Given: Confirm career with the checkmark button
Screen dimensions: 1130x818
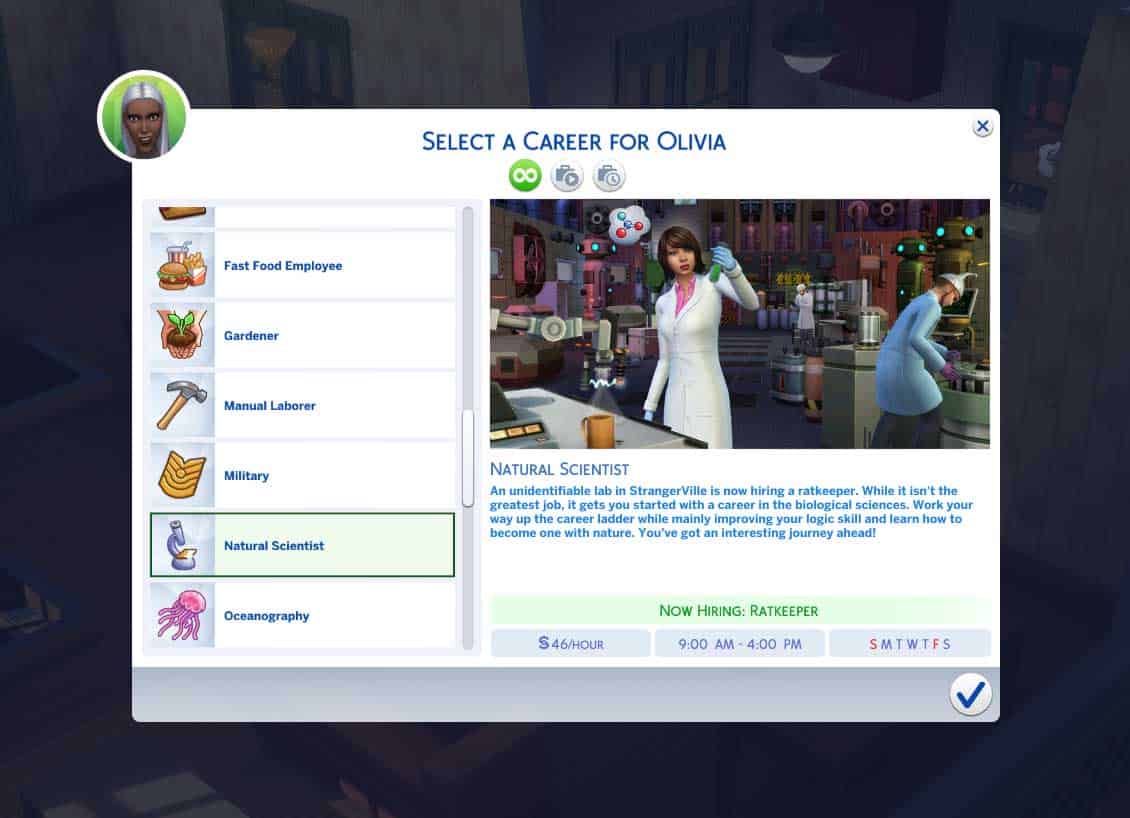Looking at the screenshot, I should click(970, 694).
